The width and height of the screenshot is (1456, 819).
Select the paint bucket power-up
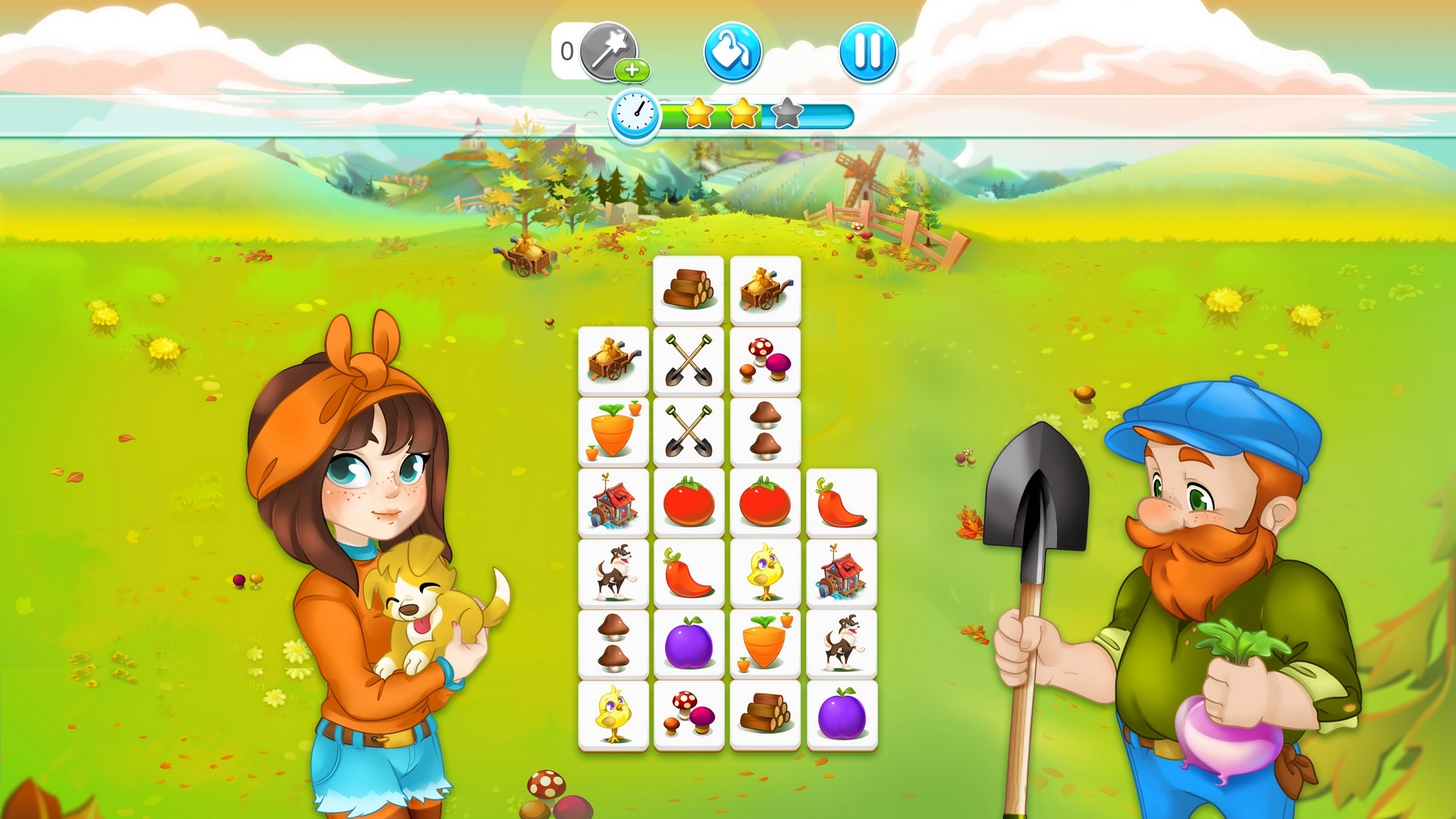732,50
